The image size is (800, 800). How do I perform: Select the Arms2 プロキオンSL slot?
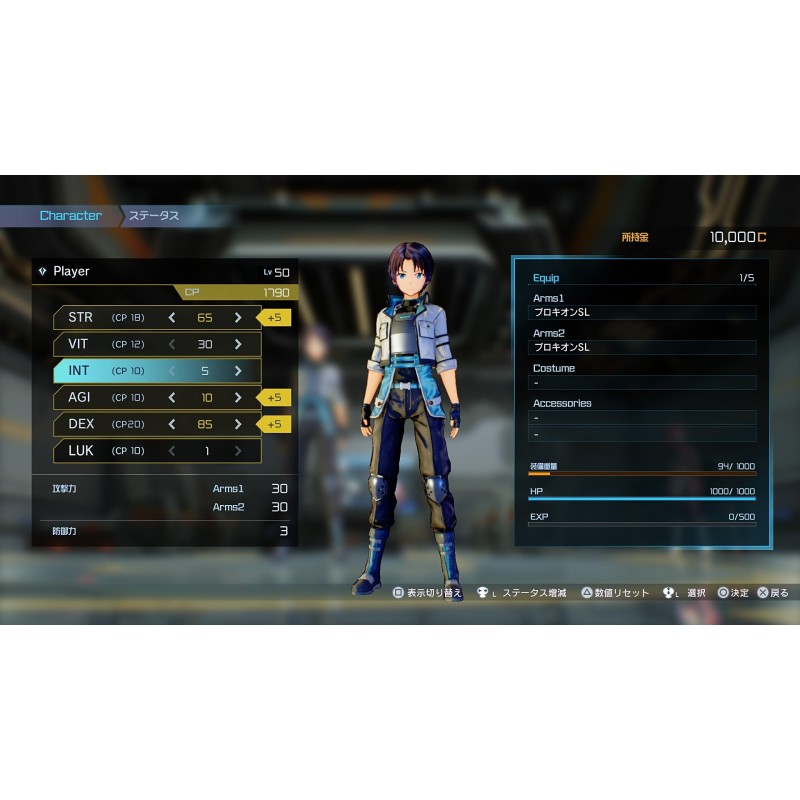click(643, 348)
